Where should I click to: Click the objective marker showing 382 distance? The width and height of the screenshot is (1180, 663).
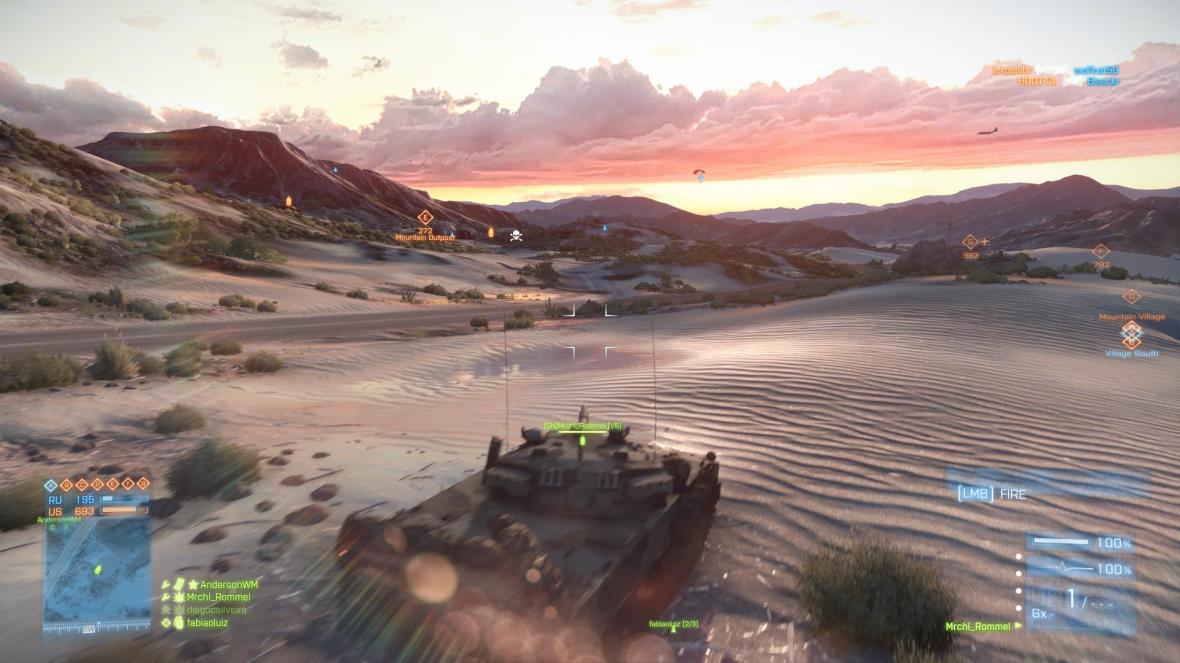[x=969, y=241]
